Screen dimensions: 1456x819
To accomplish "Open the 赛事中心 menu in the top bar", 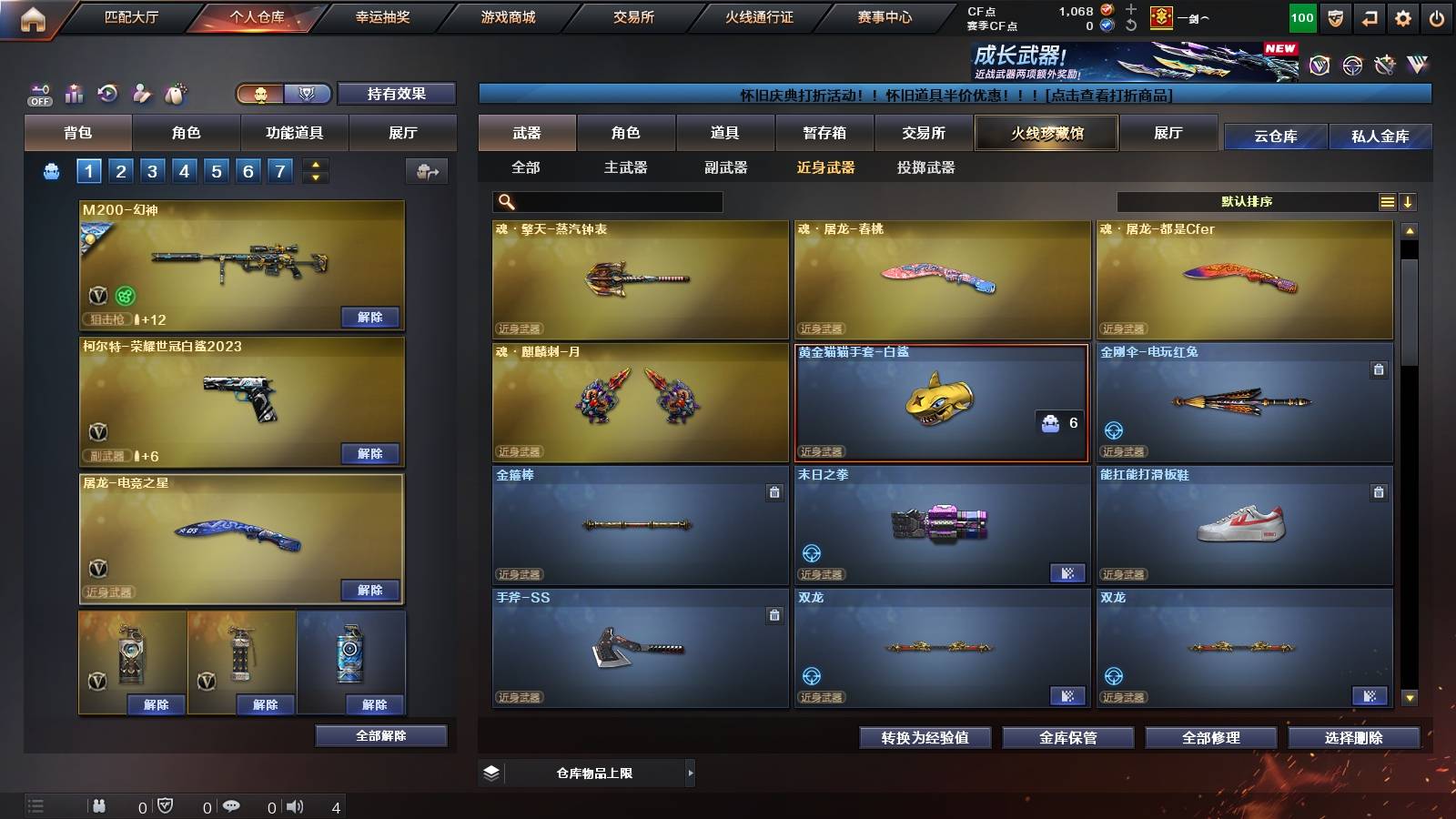I will (885, 16).
